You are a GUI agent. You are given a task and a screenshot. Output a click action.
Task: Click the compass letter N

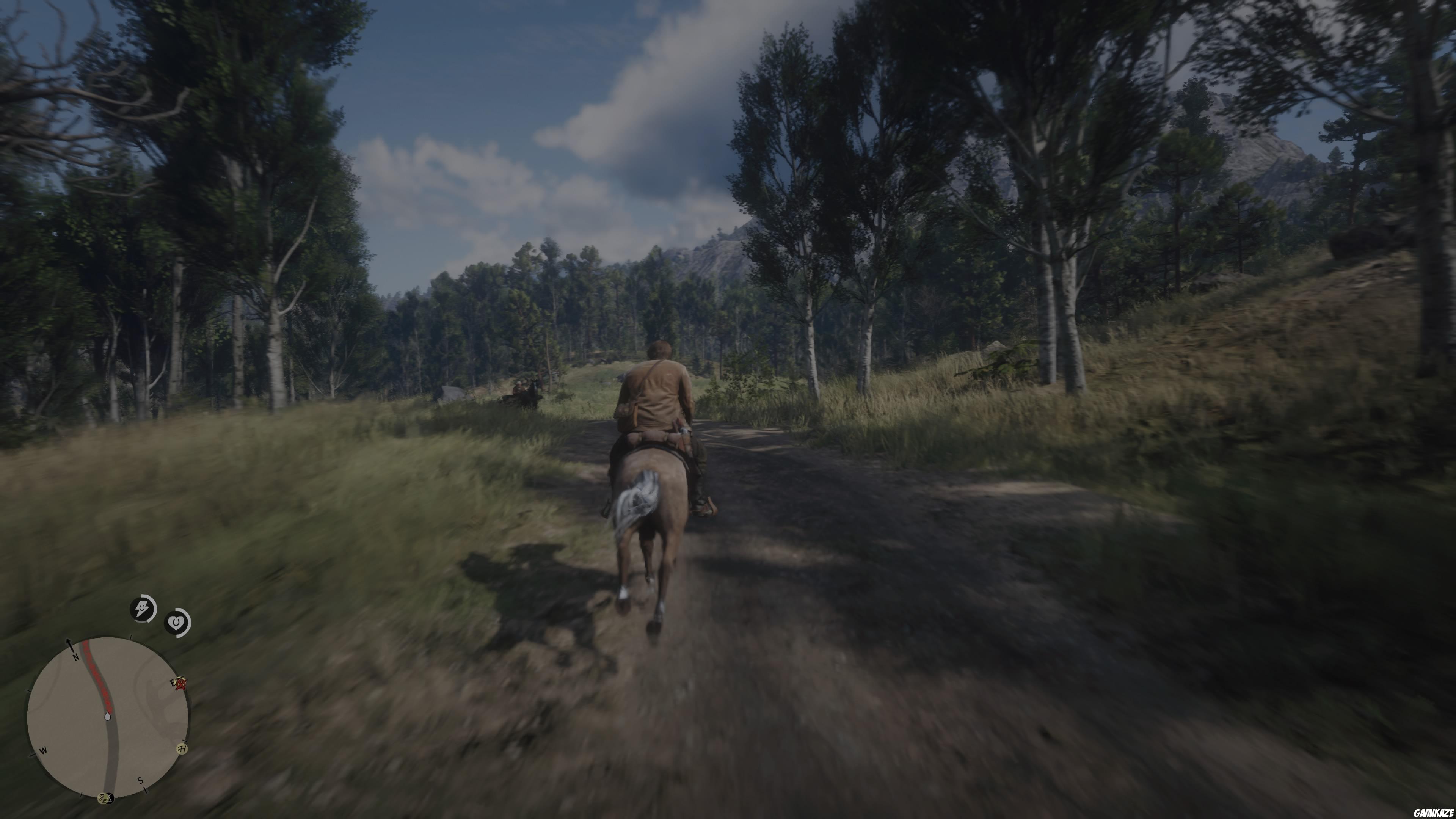pos(76,657)
